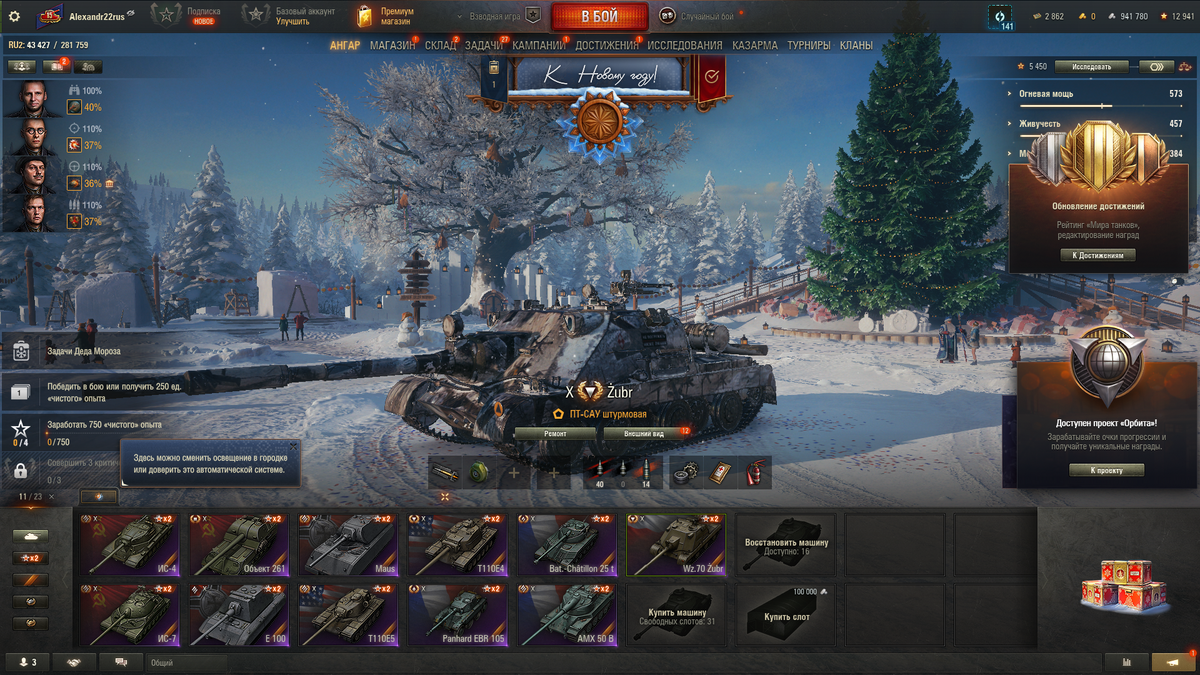
Task: Open Внешний вид customization
Action: (645, 434)
